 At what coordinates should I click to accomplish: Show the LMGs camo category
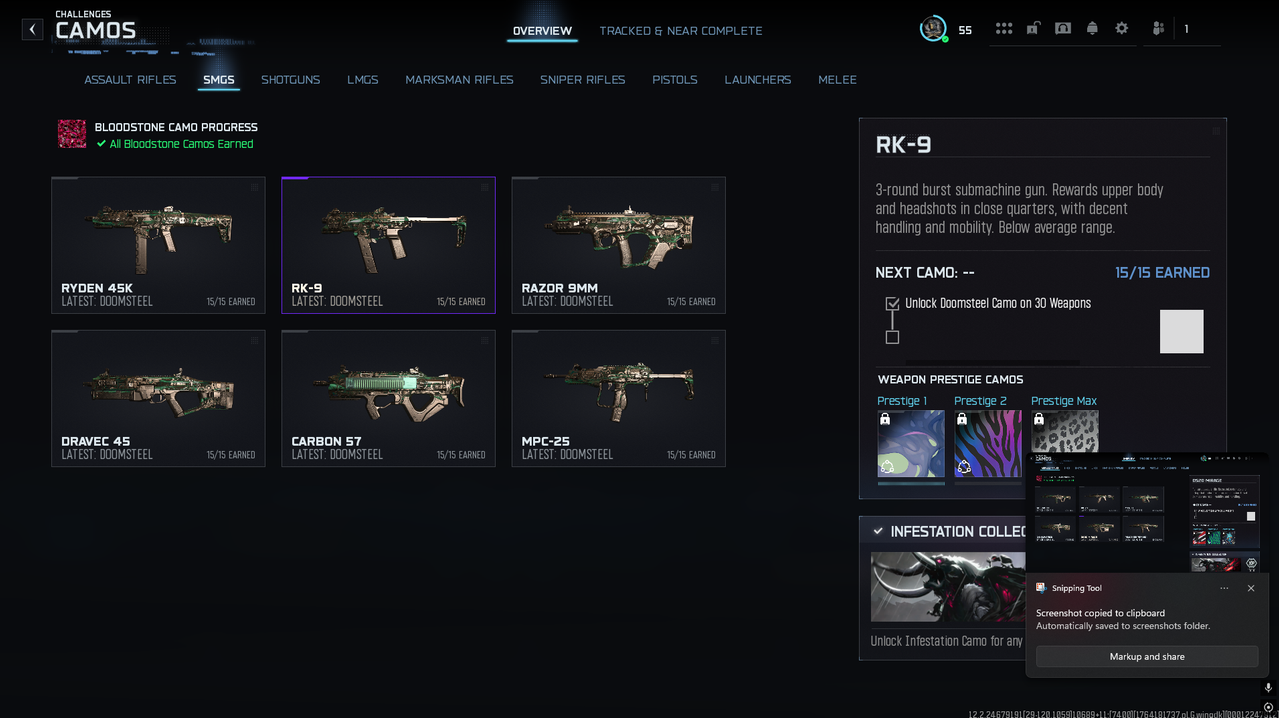[x=362, y=80]
